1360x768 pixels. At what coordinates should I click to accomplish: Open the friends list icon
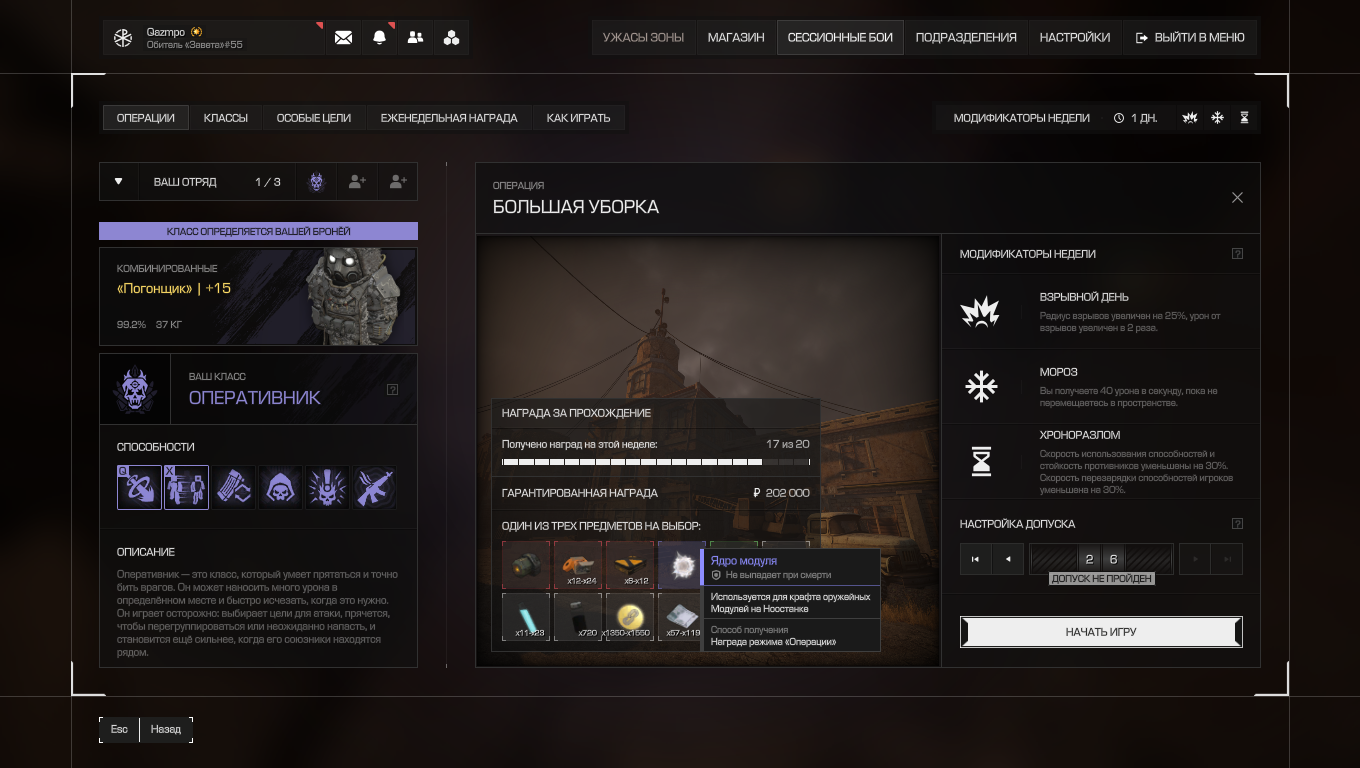pyautogui.click(x=415, y=38)
